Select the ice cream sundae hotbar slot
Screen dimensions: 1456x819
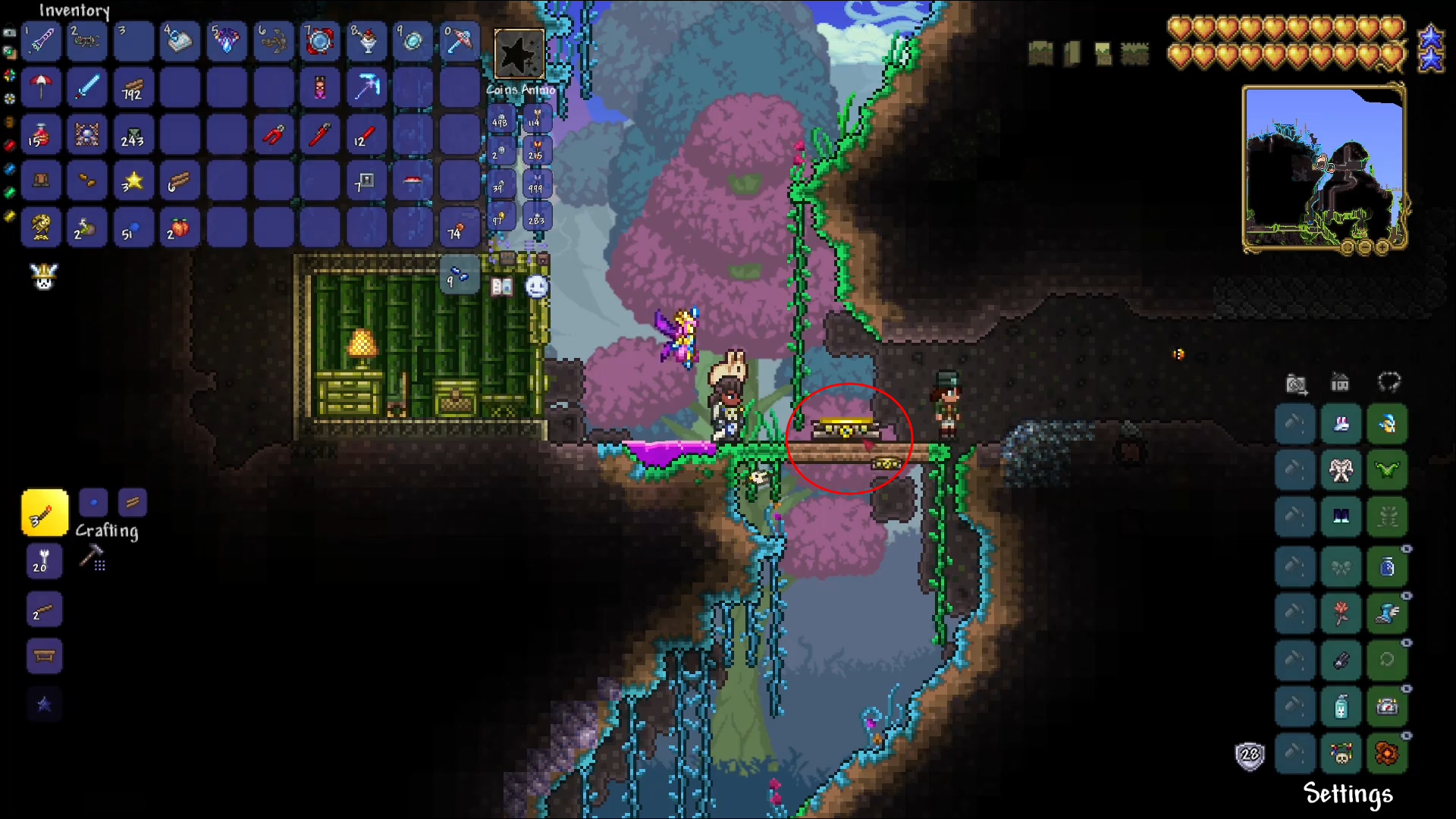366,41
